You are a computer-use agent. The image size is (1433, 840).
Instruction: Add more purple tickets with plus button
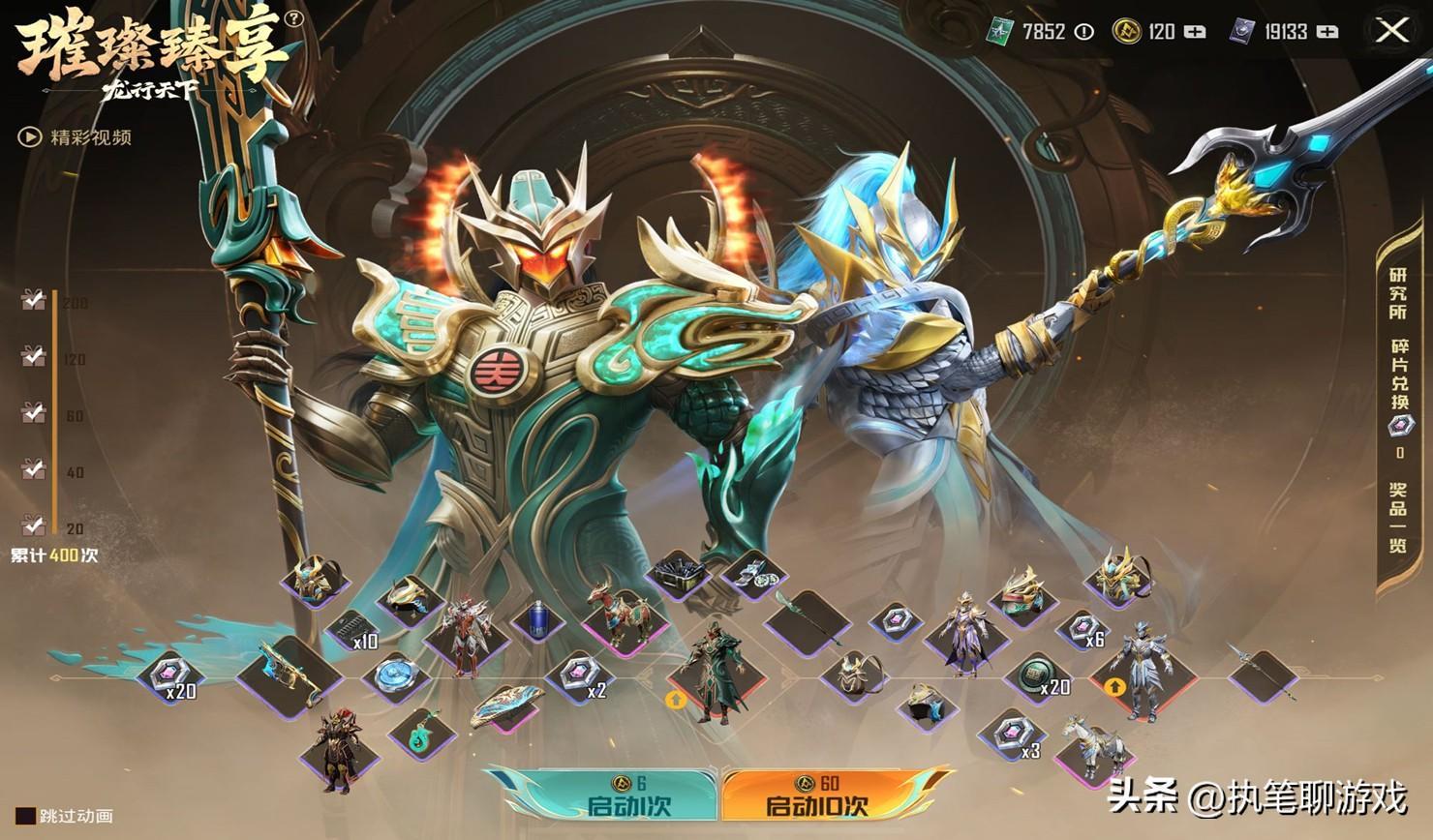click(x=1327, y=32)
